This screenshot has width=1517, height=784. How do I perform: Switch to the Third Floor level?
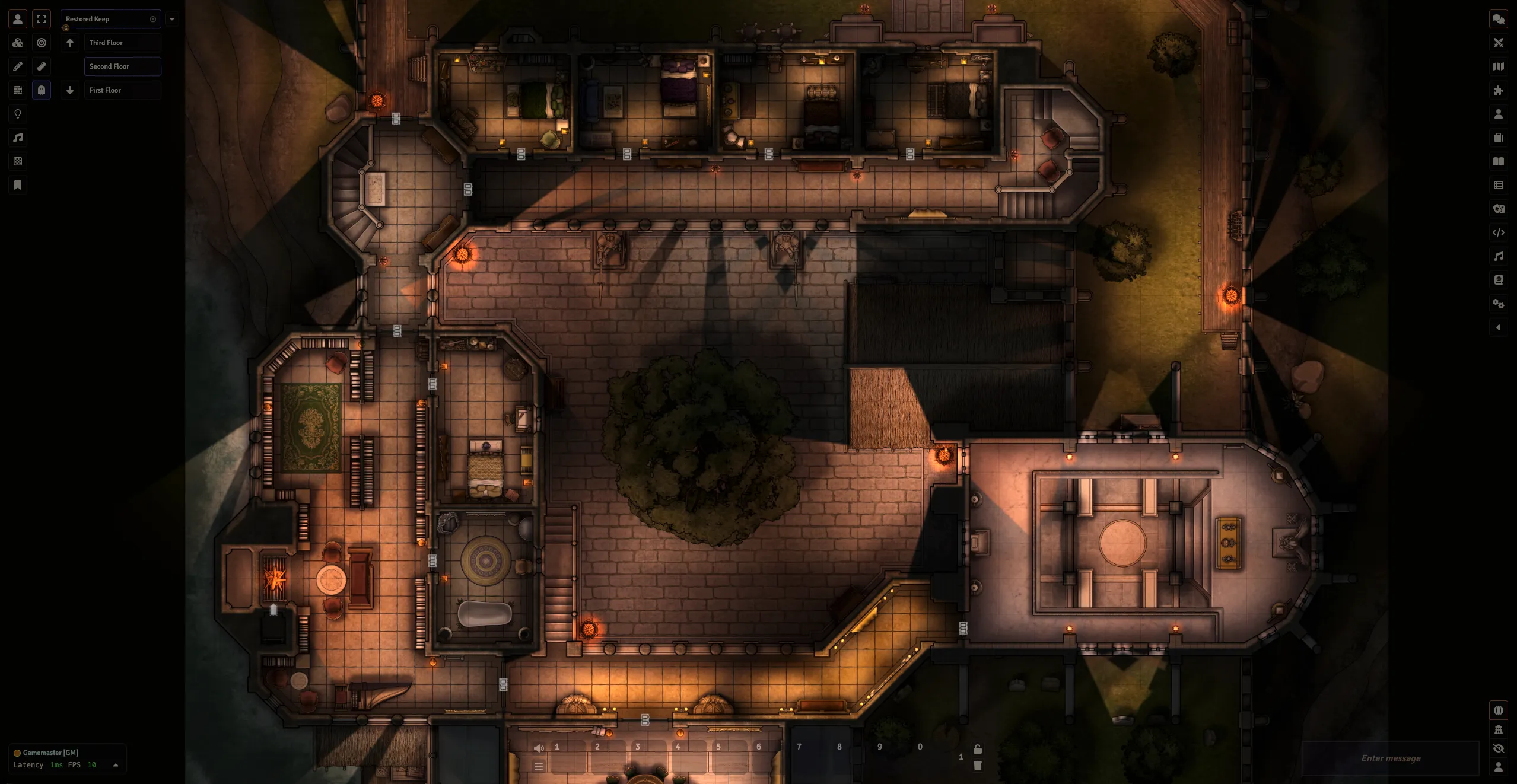[x=122, y=43]
